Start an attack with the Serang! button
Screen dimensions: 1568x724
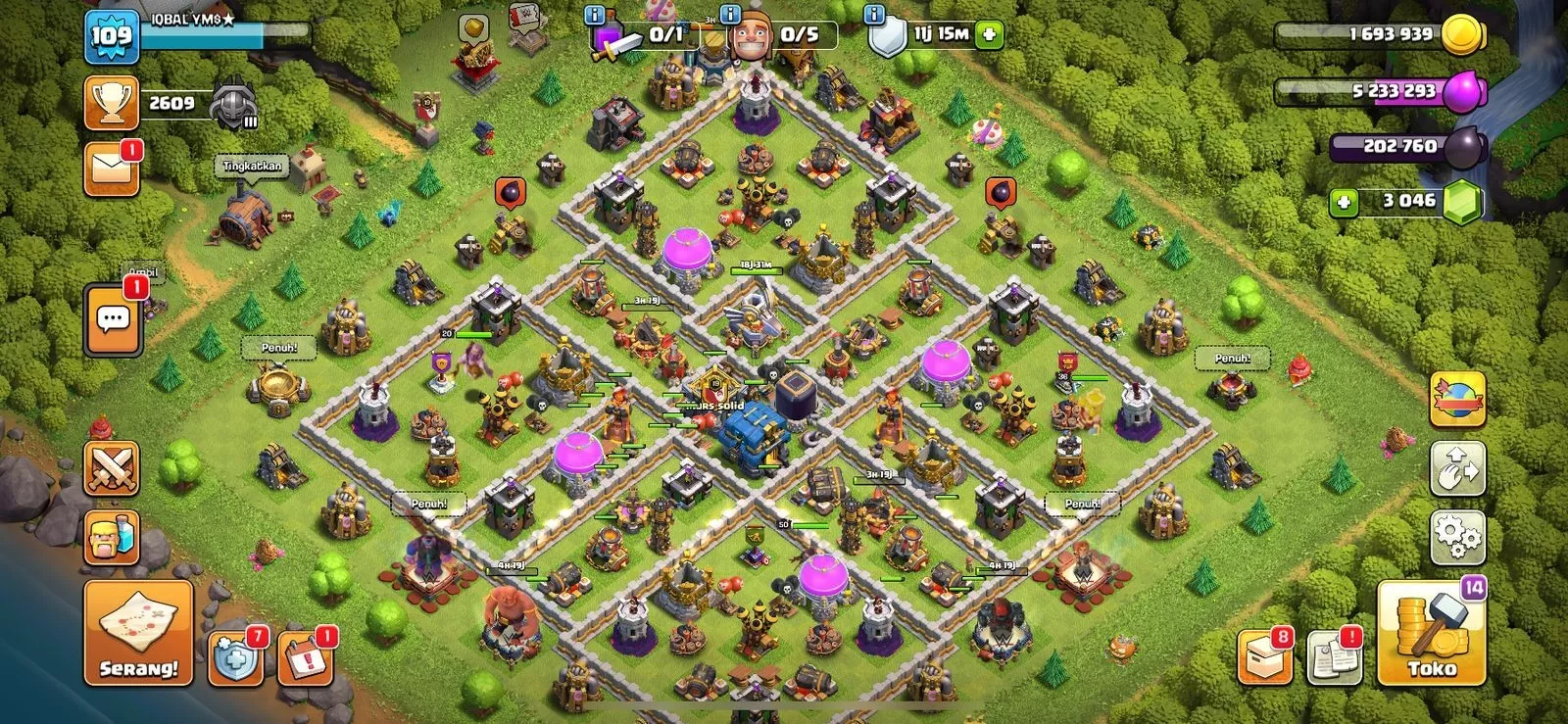click(x=138, y=632)
